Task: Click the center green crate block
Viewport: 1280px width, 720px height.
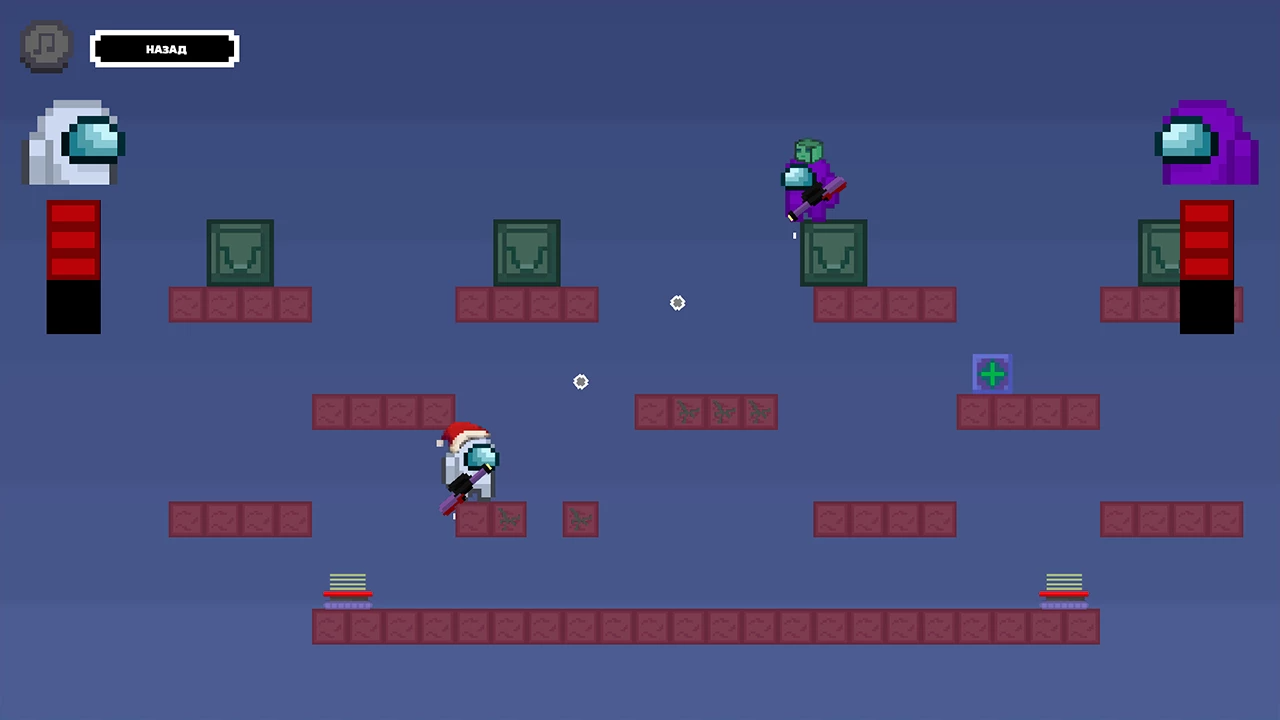Action: (526, 253)
